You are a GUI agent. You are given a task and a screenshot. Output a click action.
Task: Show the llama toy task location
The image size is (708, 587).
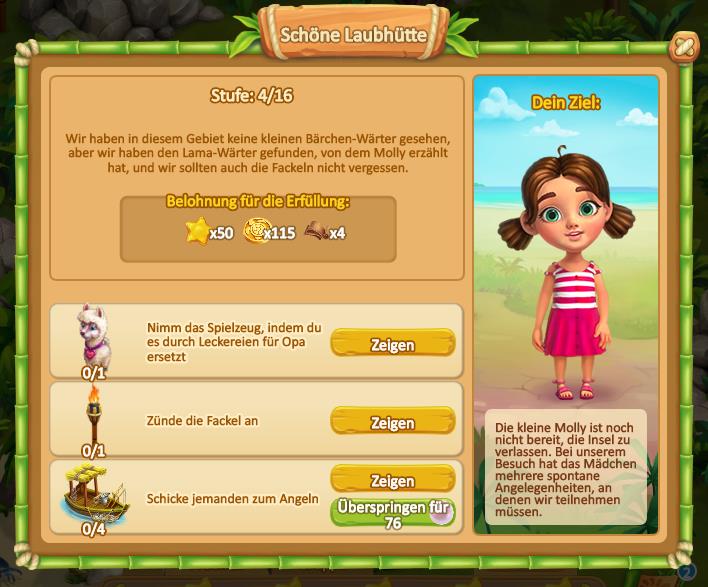(392, 344)
